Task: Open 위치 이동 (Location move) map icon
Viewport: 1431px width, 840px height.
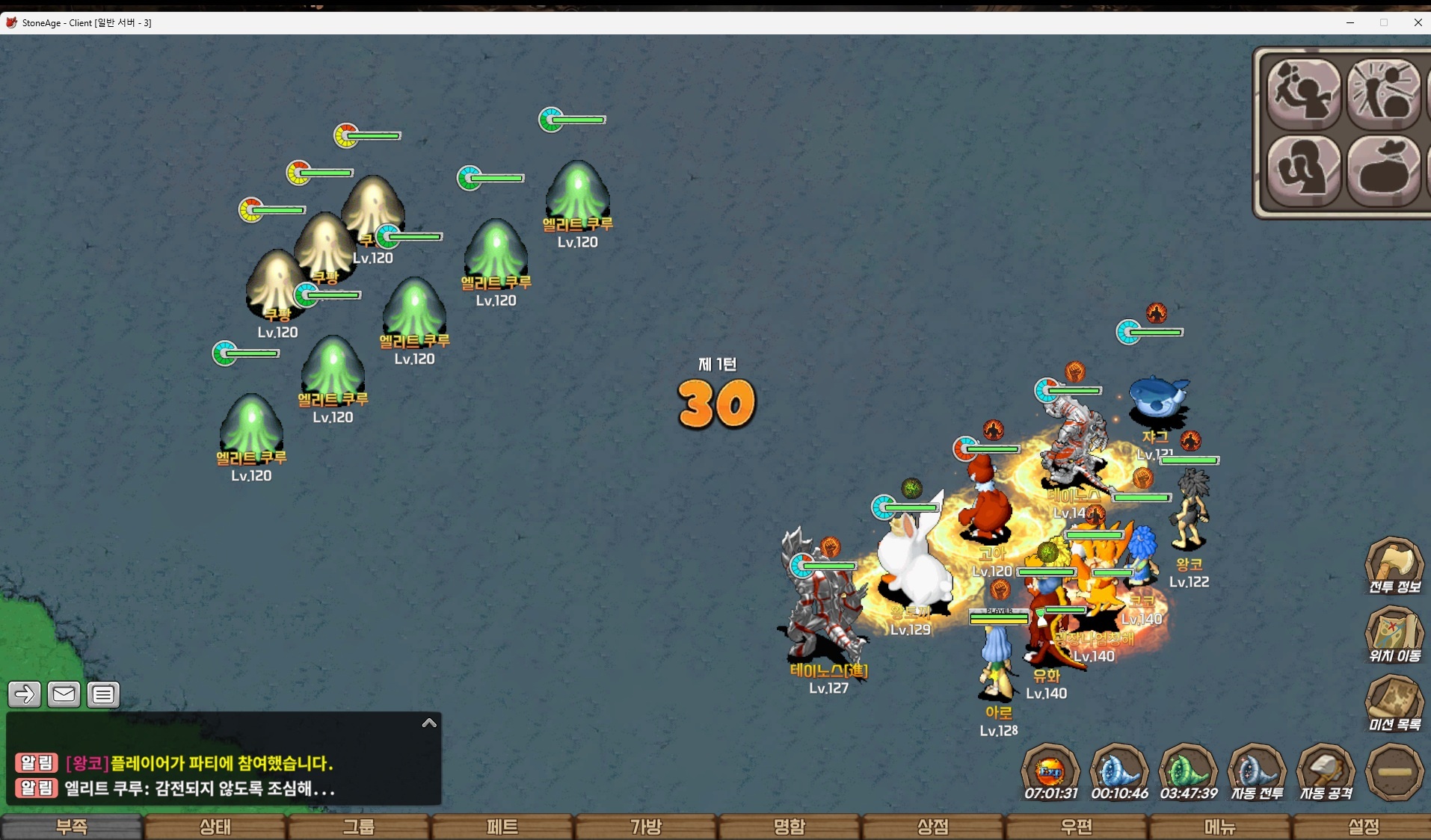Action: [1394, 634]
